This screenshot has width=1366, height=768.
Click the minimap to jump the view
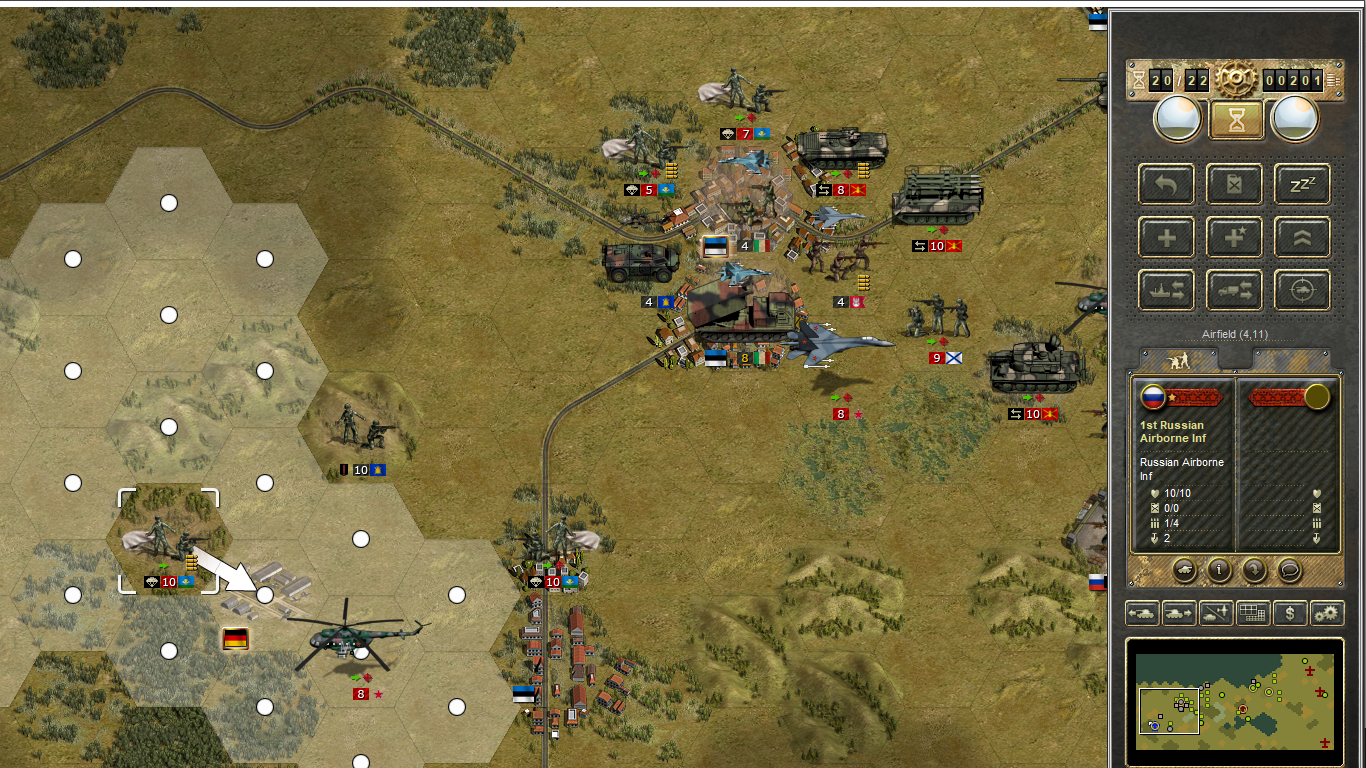1235,694
